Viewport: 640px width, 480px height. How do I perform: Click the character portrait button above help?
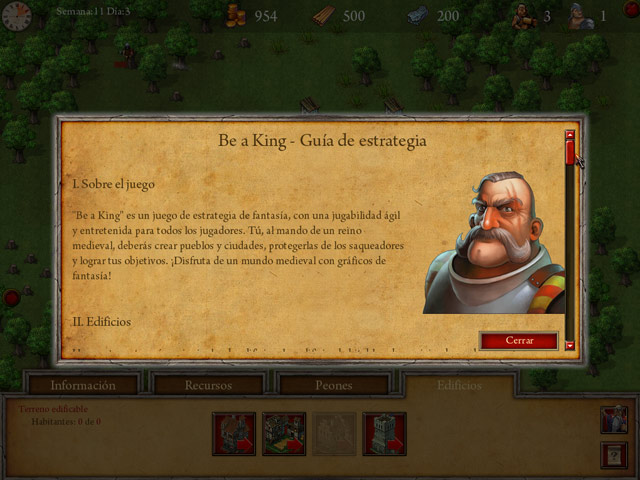pyautogui.click(x=614, y=419)
